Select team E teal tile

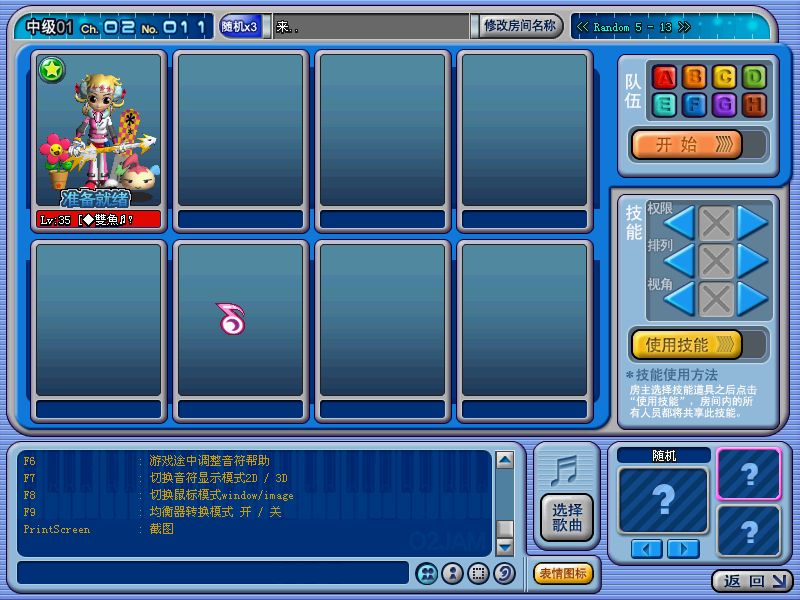pos(664,106)
